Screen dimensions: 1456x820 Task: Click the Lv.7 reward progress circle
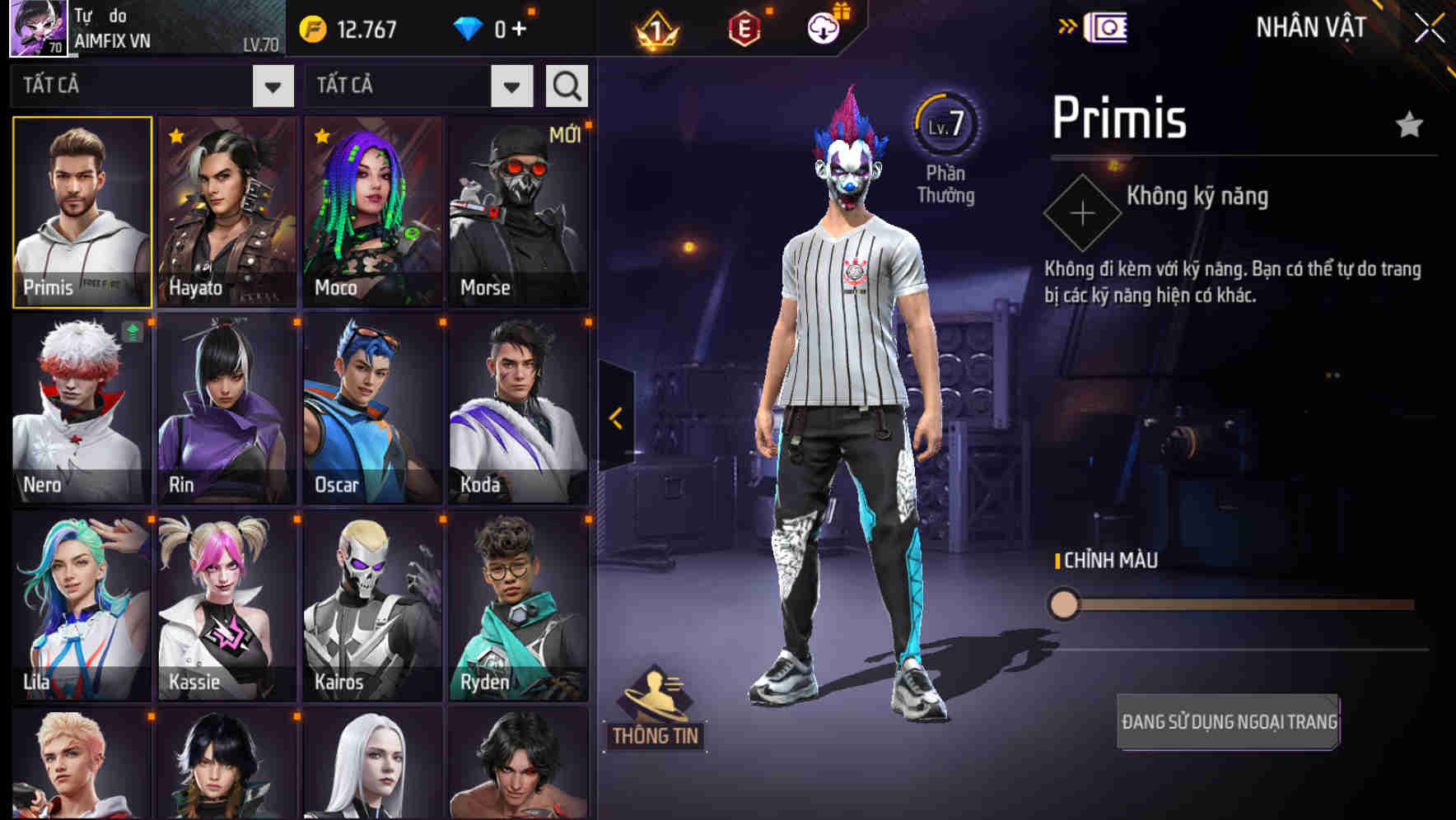pos(947,123)
